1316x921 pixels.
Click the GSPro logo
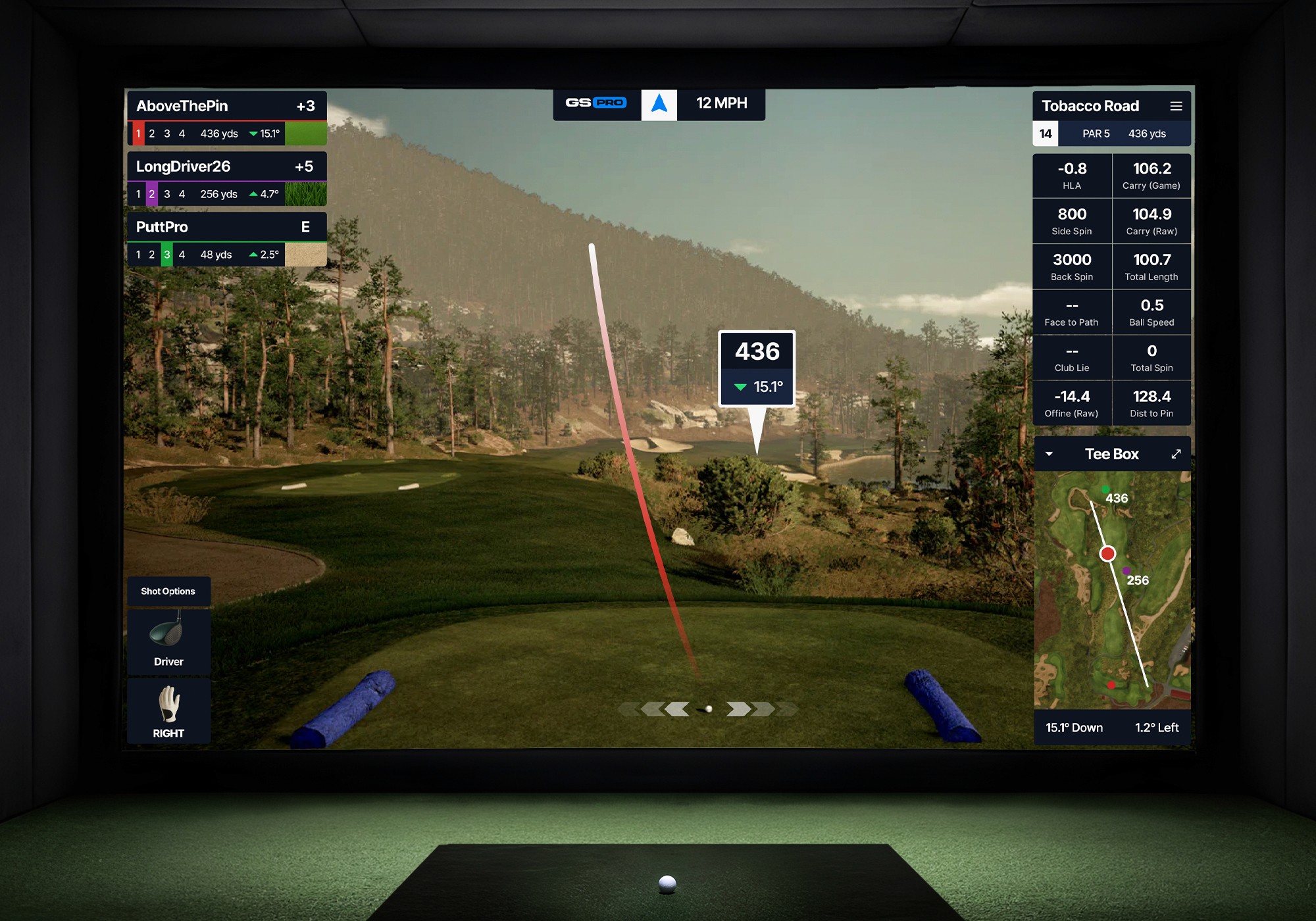[x=596, y=103]
